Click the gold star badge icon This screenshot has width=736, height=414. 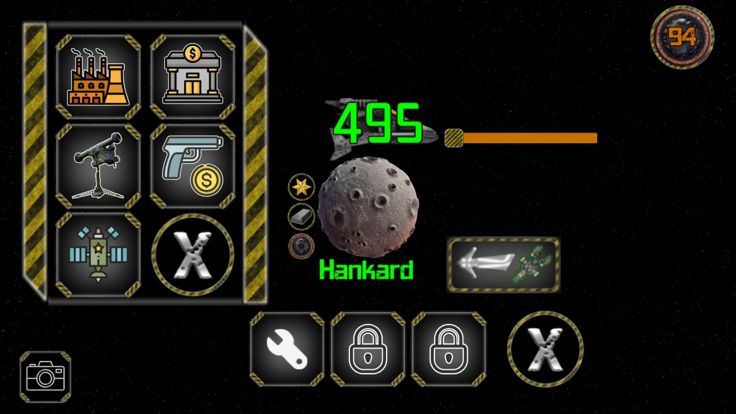point(301,186)
